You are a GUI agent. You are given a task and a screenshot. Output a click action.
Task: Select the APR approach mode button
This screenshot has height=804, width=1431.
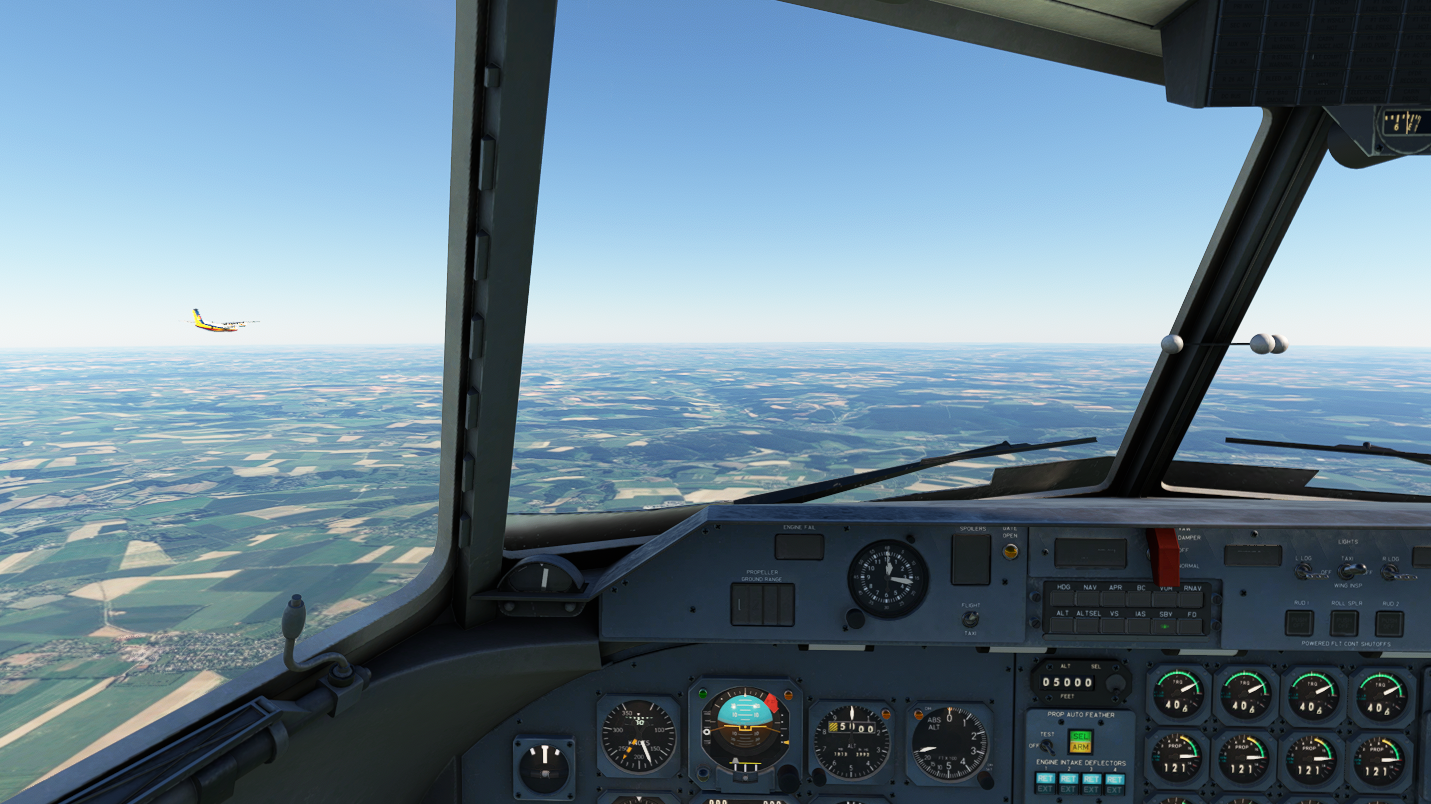(1115, 600)
